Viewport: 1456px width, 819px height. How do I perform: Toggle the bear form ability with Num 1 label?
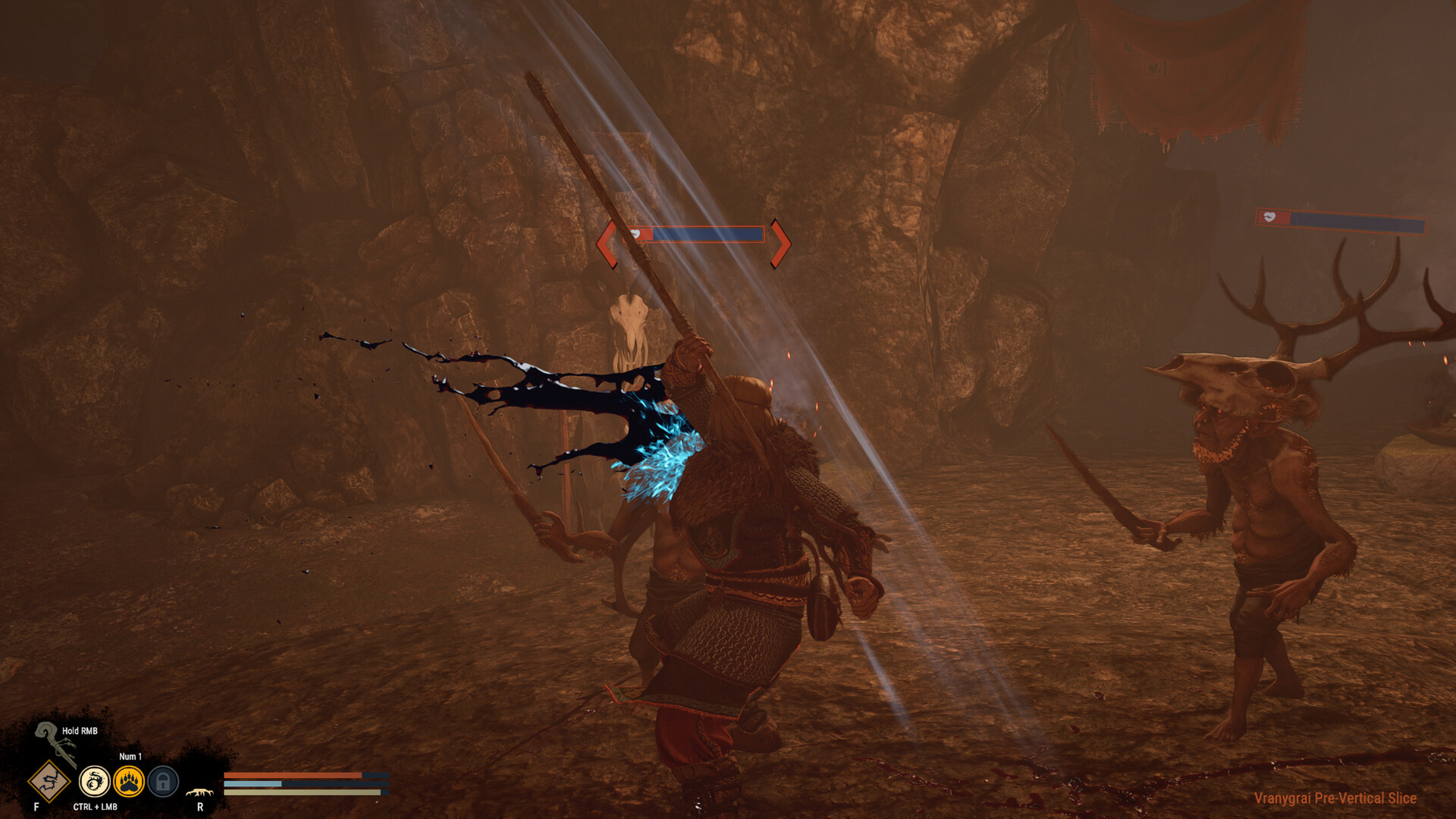click(129, 781)
